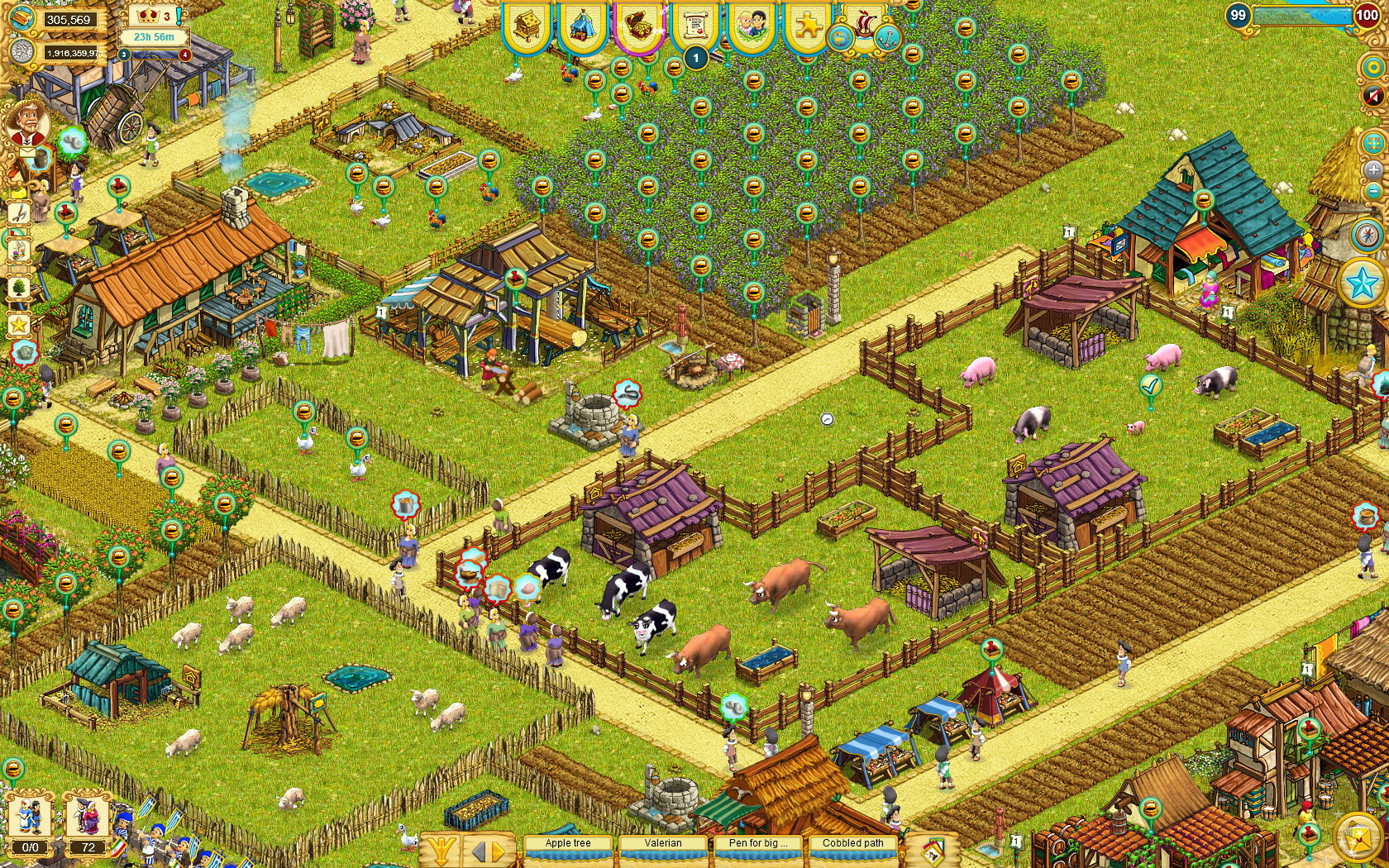This screenshot has height=868, width=1389.
Task: Select the Pen for big animals item
Action: (757, 844)
